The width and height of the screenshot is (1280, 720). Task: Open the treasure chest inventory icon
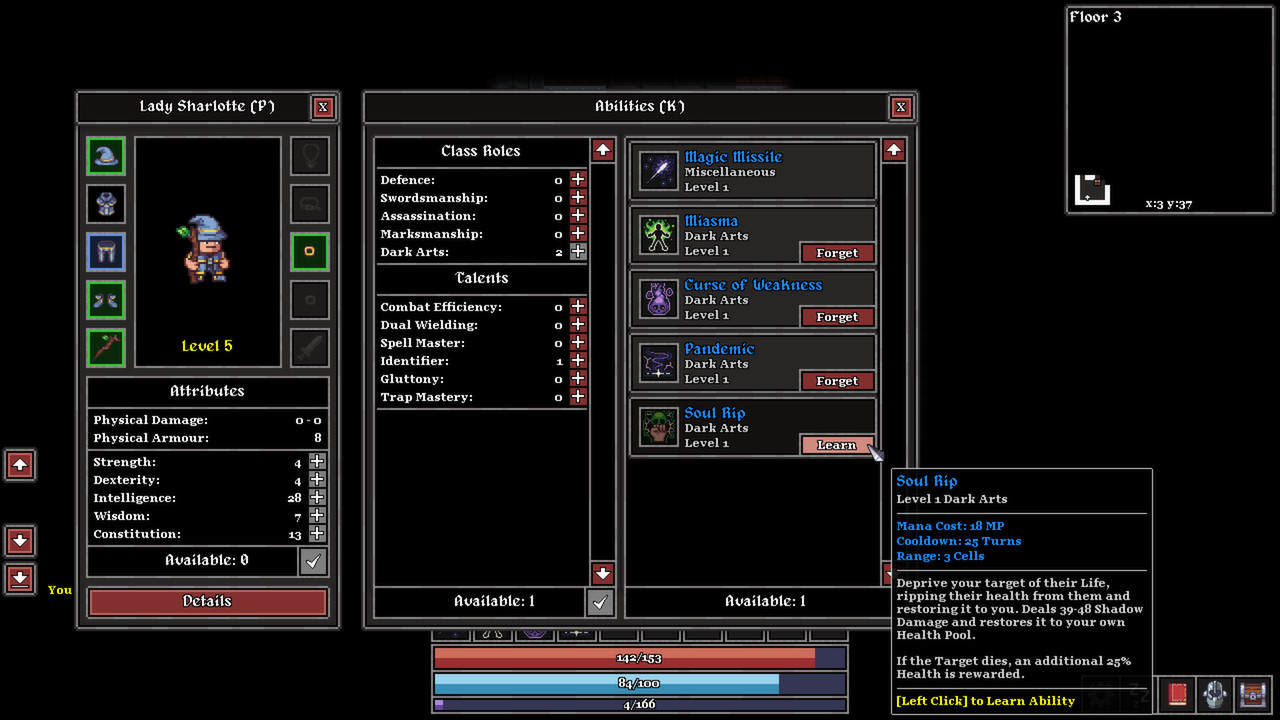[x=1254, y=695]
